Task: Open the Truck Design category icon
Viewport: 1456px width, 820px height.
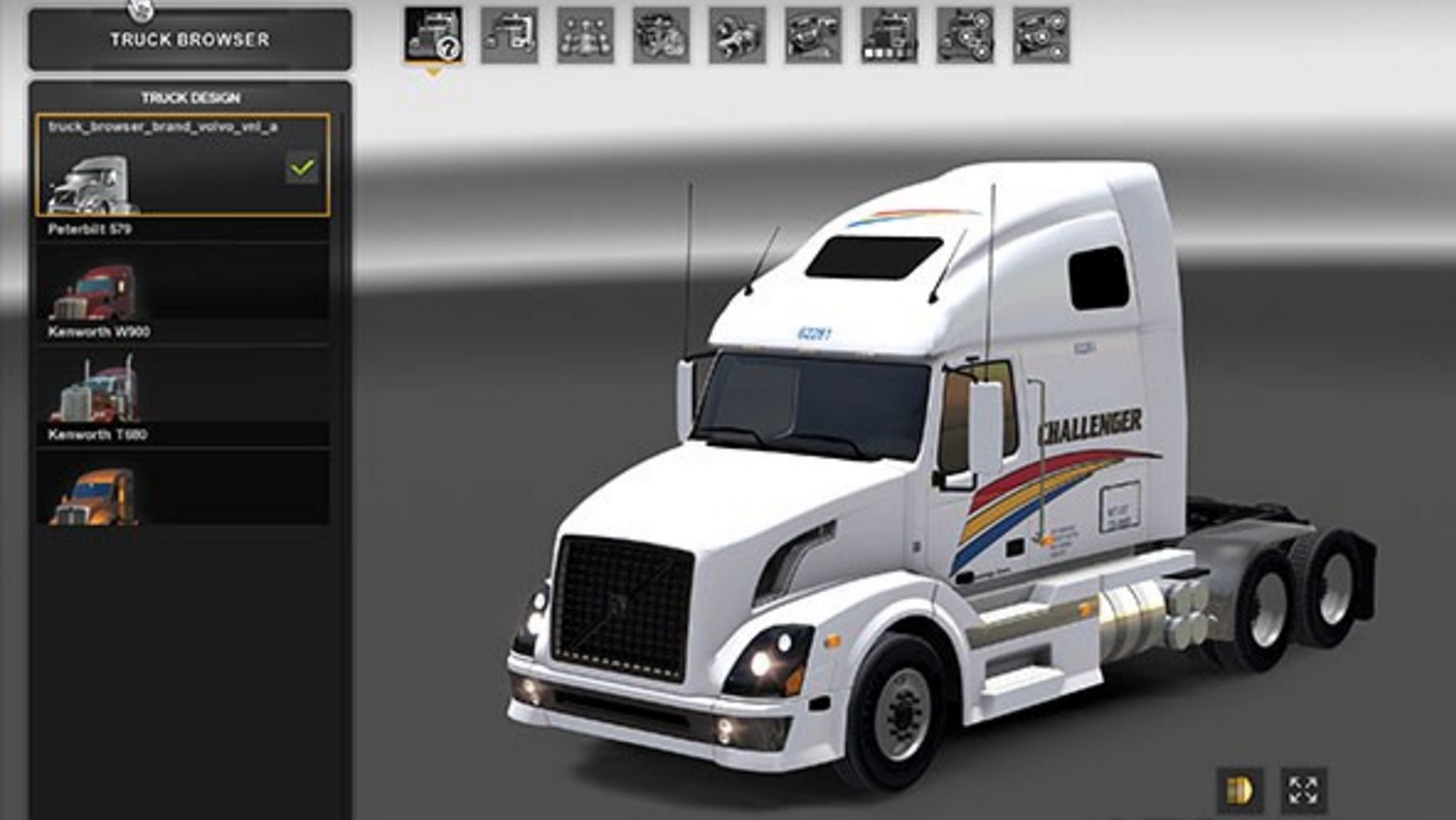Action: (432, 34)
